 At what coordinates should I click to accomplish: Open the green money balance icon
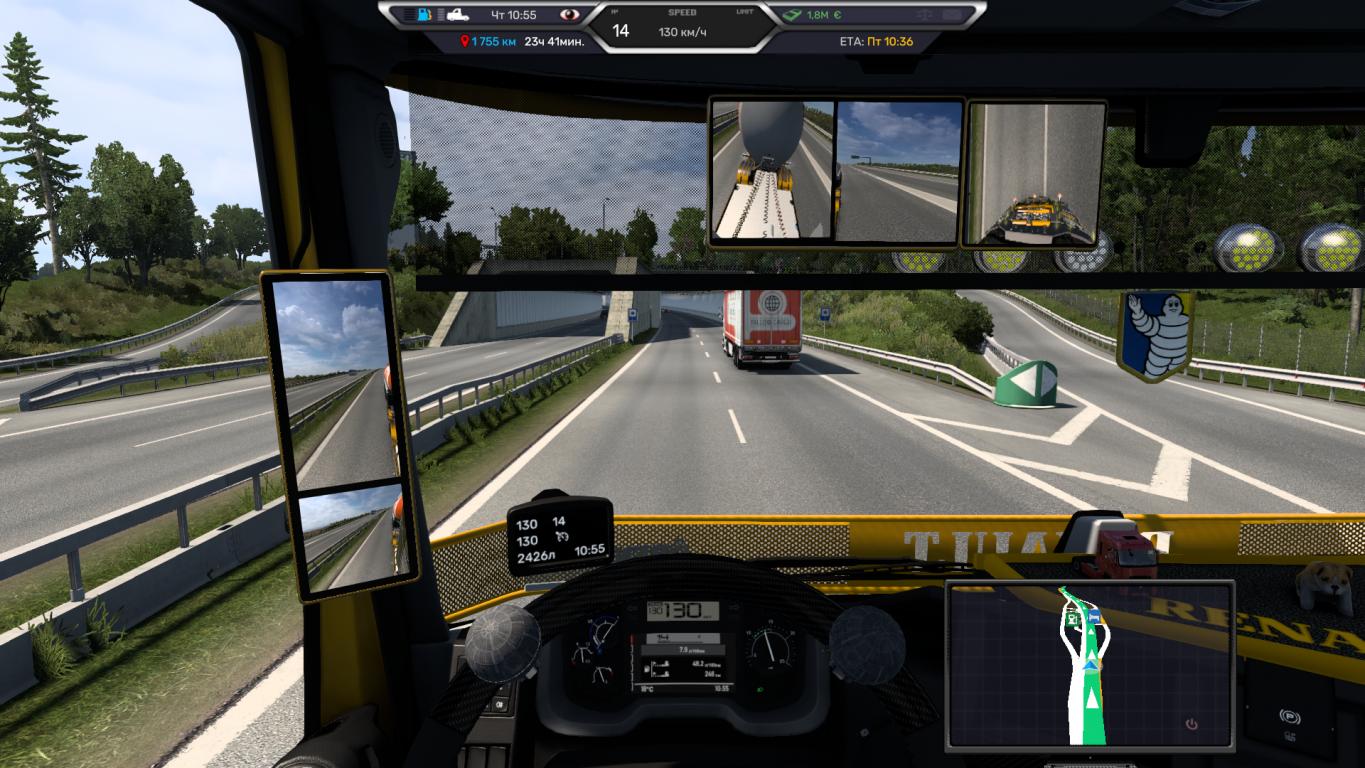(792, 15)
